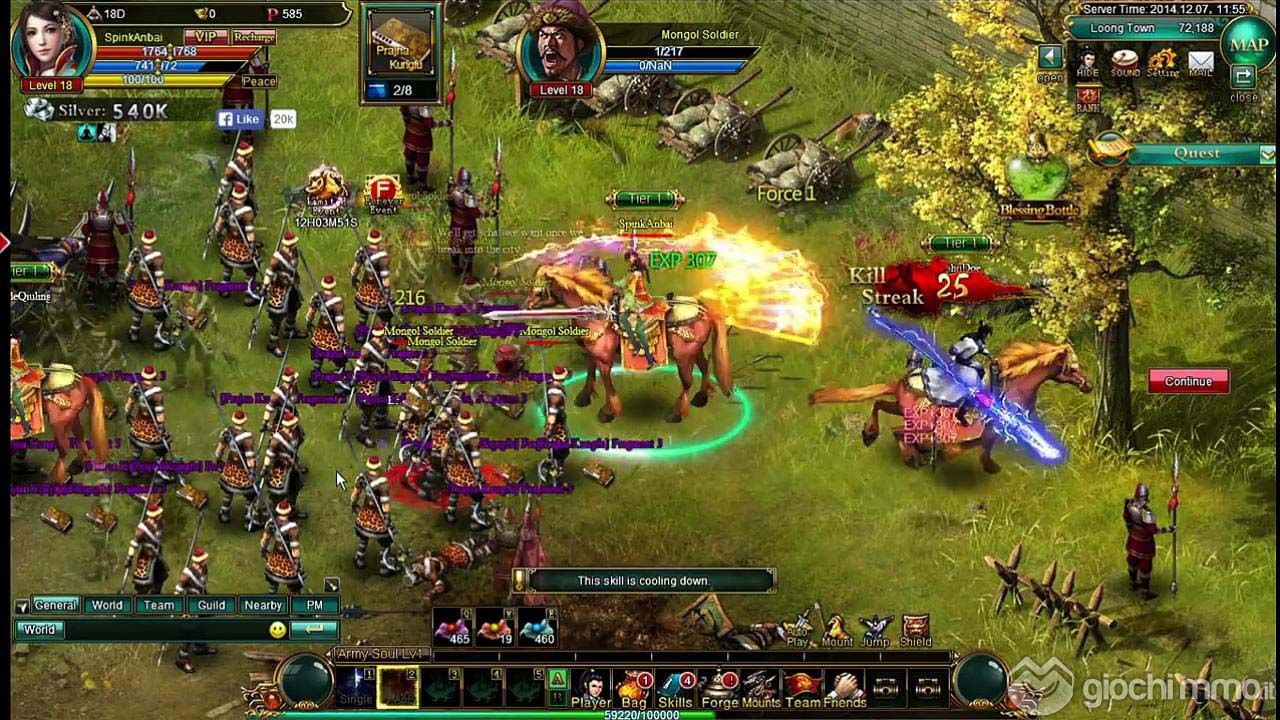Expand the Quest tracker dropdown
This screenshot has height=720, width=1280.
pyautogui.click(x=1267, y=154)
